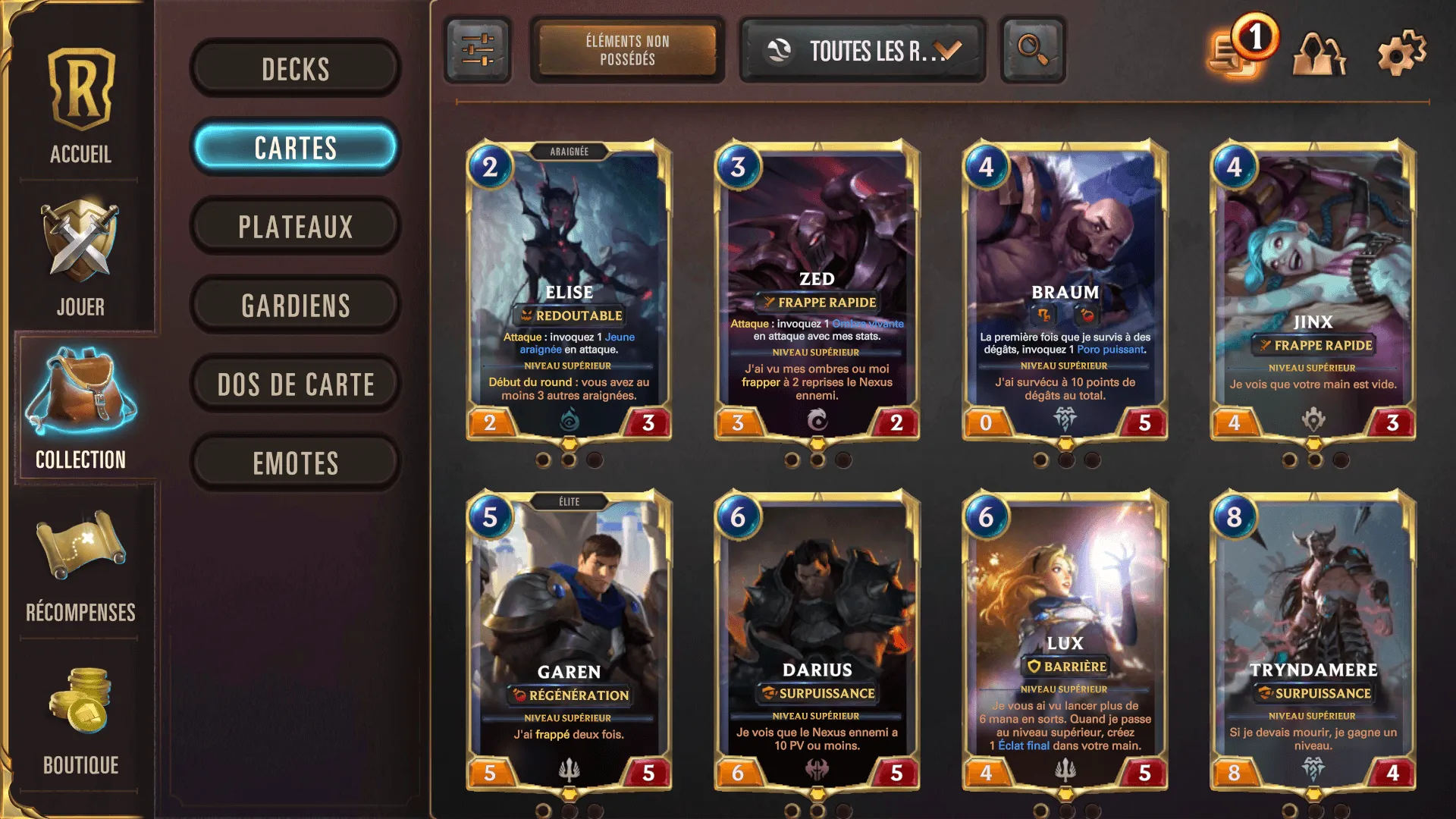This screenshot has height=819, width=1456.
Task: Open the GARDIENS menu entry
Action: (295, 305)
